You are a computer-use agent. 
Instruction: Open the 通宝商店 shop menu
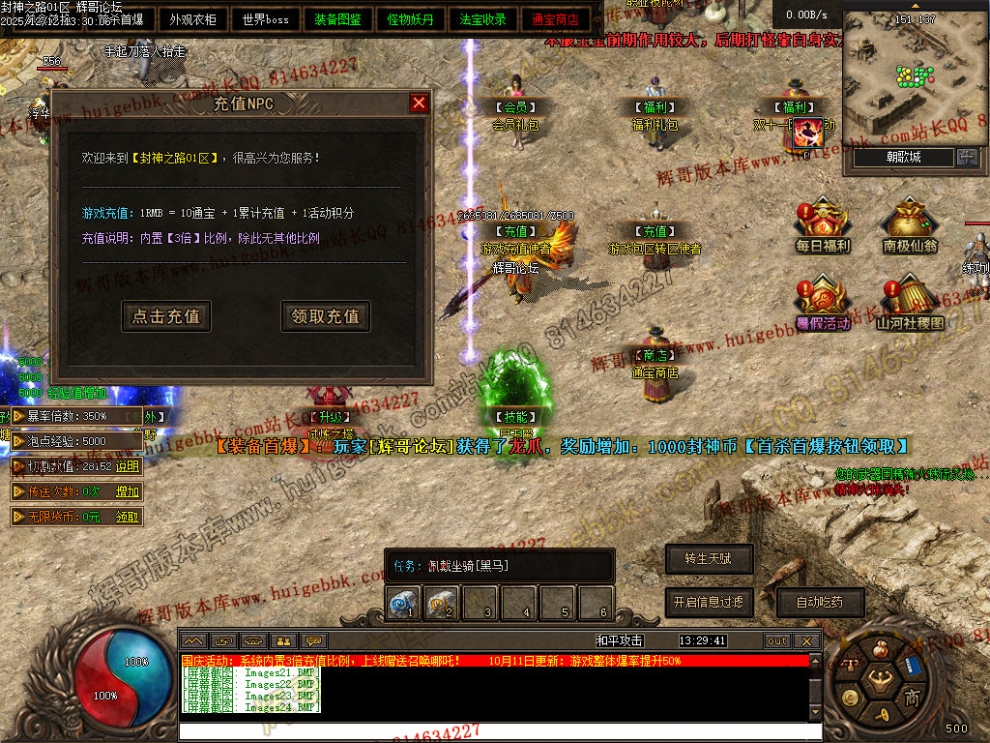pyautogui.click(x=556, y=19)
